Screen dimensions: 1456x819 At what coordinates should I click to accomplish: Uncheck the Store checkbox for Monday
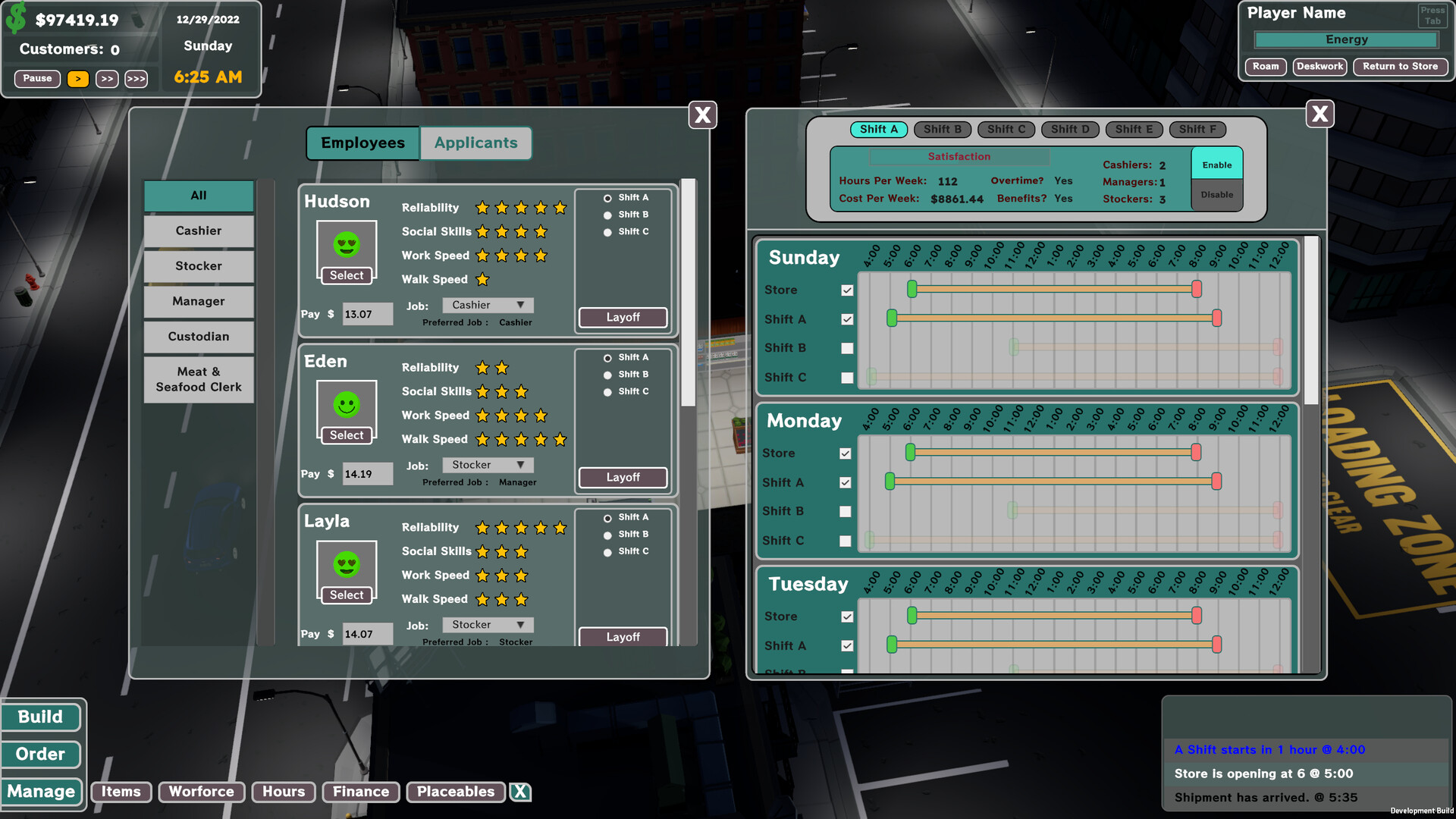tap(846, 453)
